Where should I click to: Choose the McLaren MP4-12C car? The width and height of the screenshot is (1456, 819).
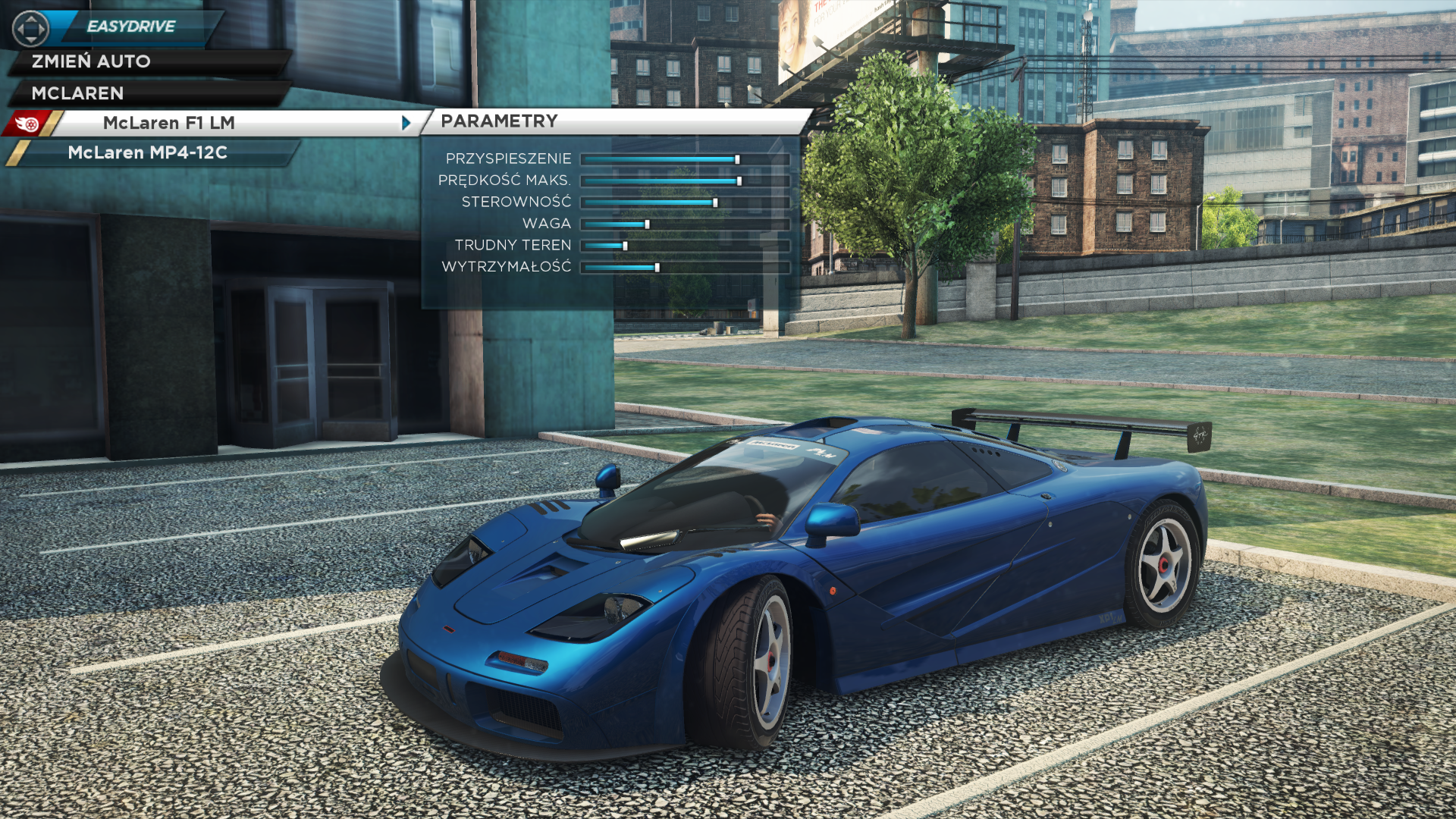coord(148,152)
